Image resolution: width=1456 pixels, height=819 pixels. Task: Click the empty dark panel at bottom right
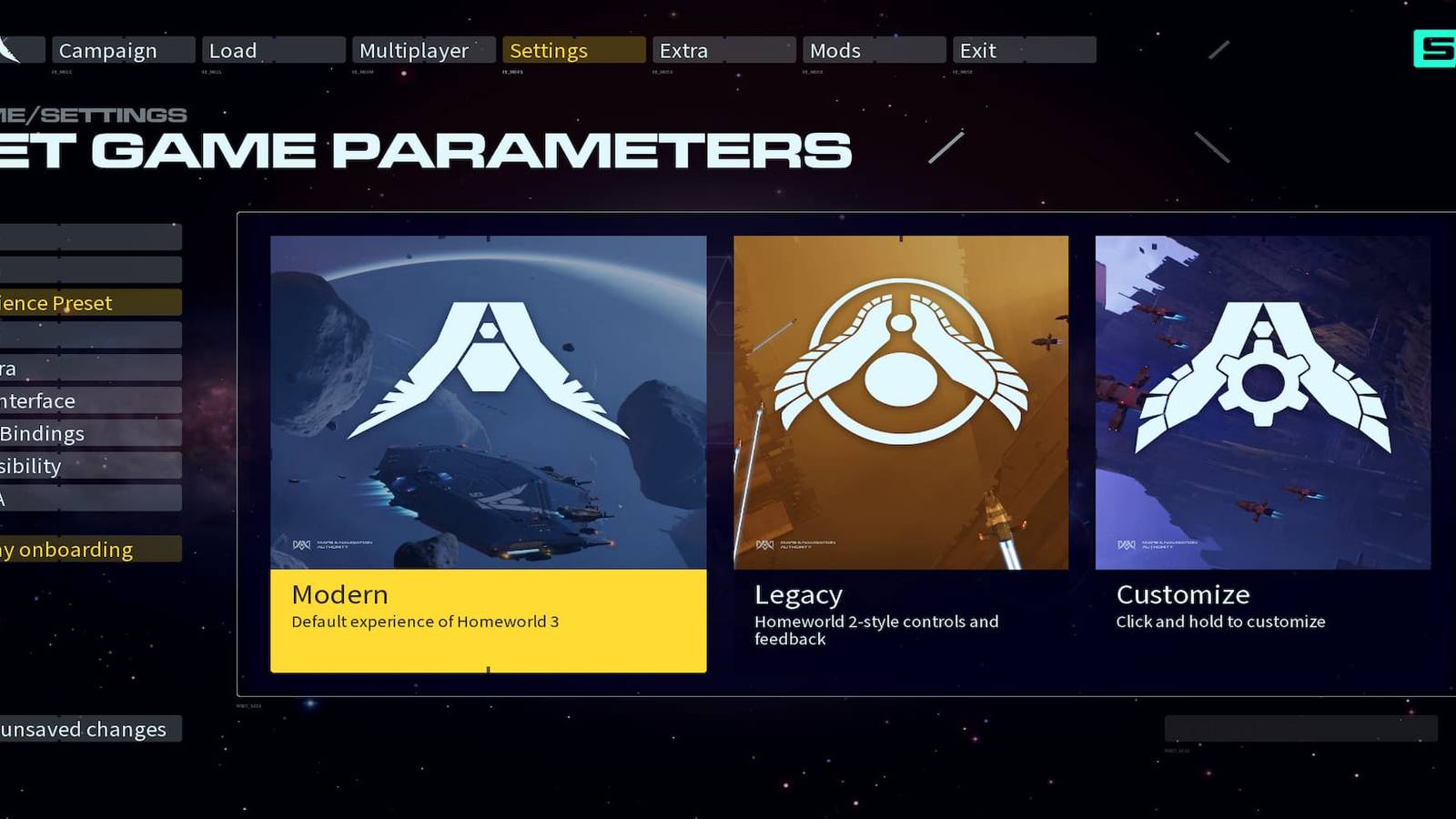click(x=1301, y=728)
